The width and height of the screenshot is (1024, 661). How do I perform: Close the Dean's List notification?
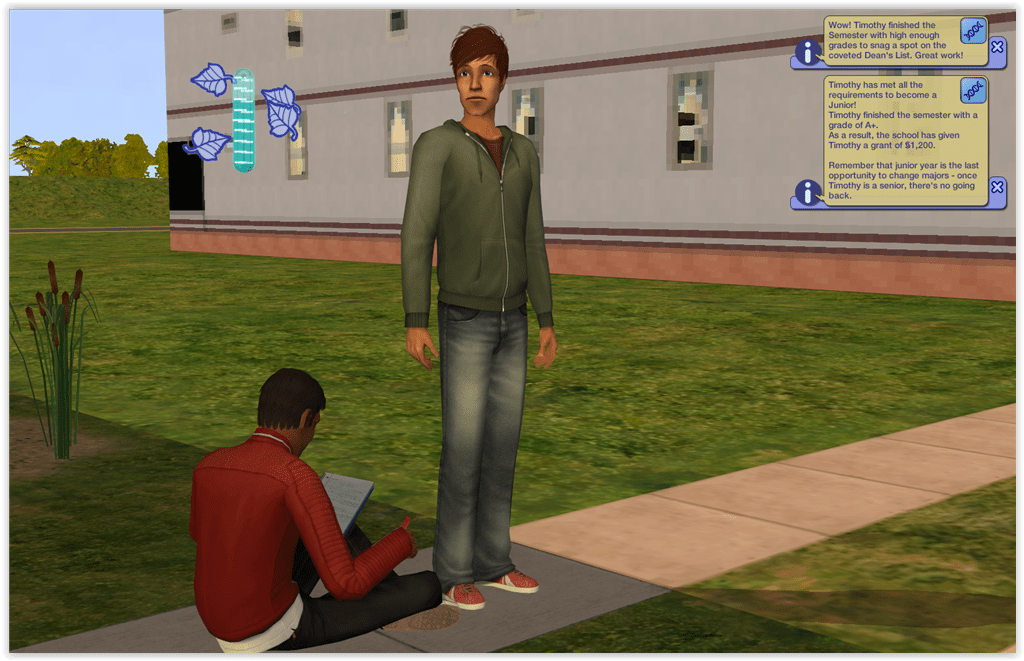coord(997,46)
